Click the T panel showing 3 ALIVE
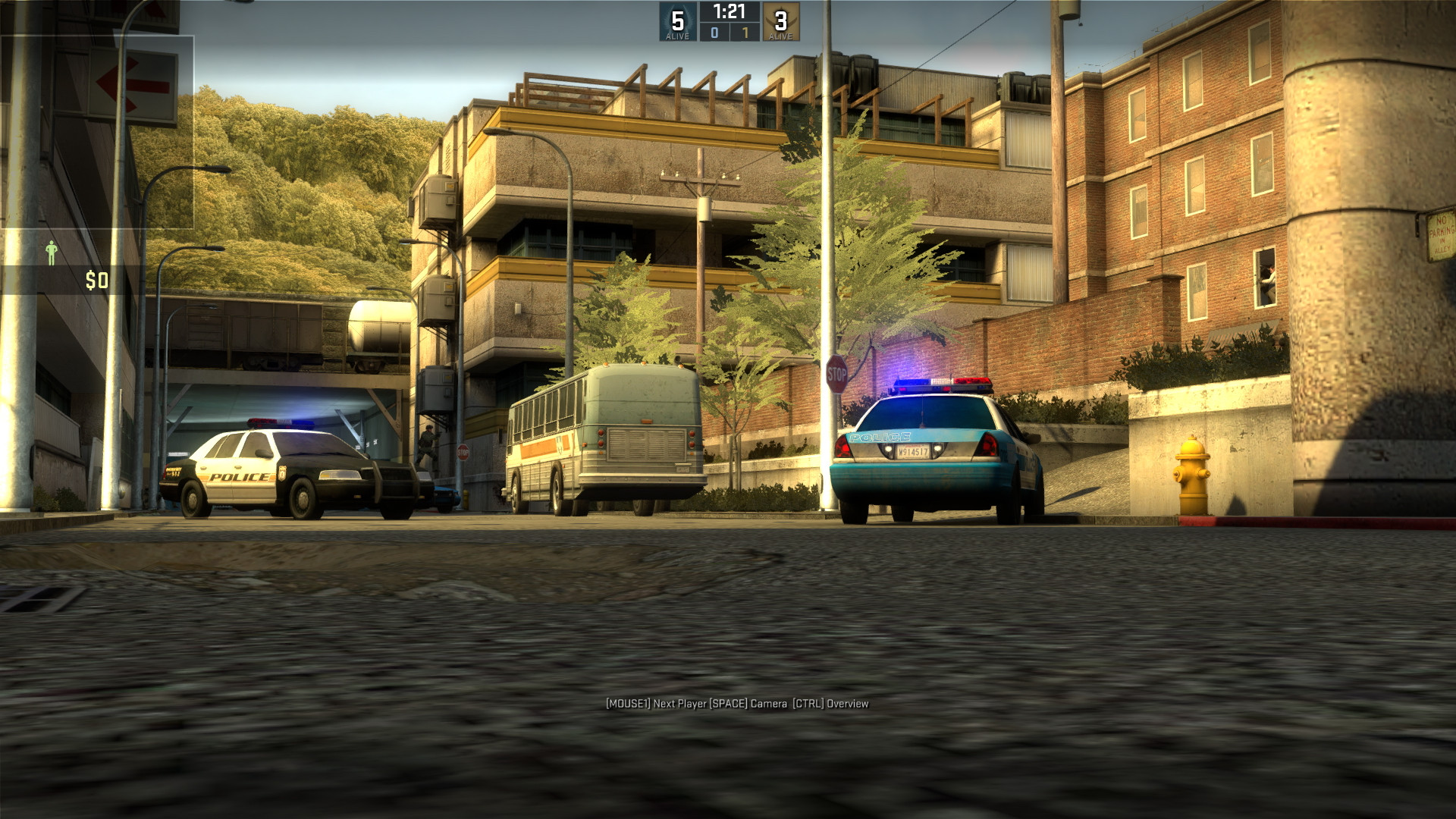Viewport: 1456px width, 819px height. (781, 23)
